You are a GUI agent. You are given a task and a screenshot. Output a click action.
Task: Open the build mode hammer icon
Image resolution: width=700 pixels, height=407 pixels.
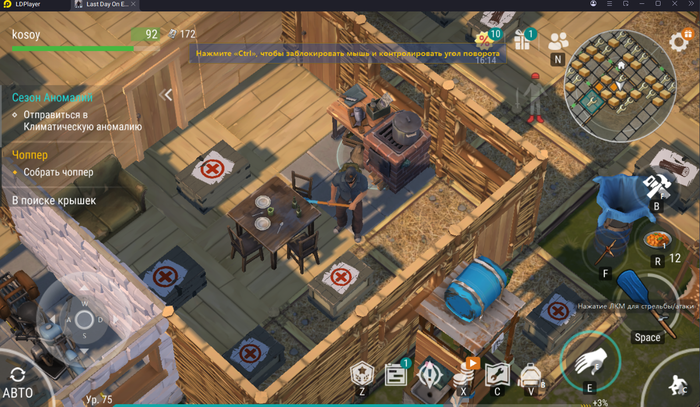[x=657, y=186]
